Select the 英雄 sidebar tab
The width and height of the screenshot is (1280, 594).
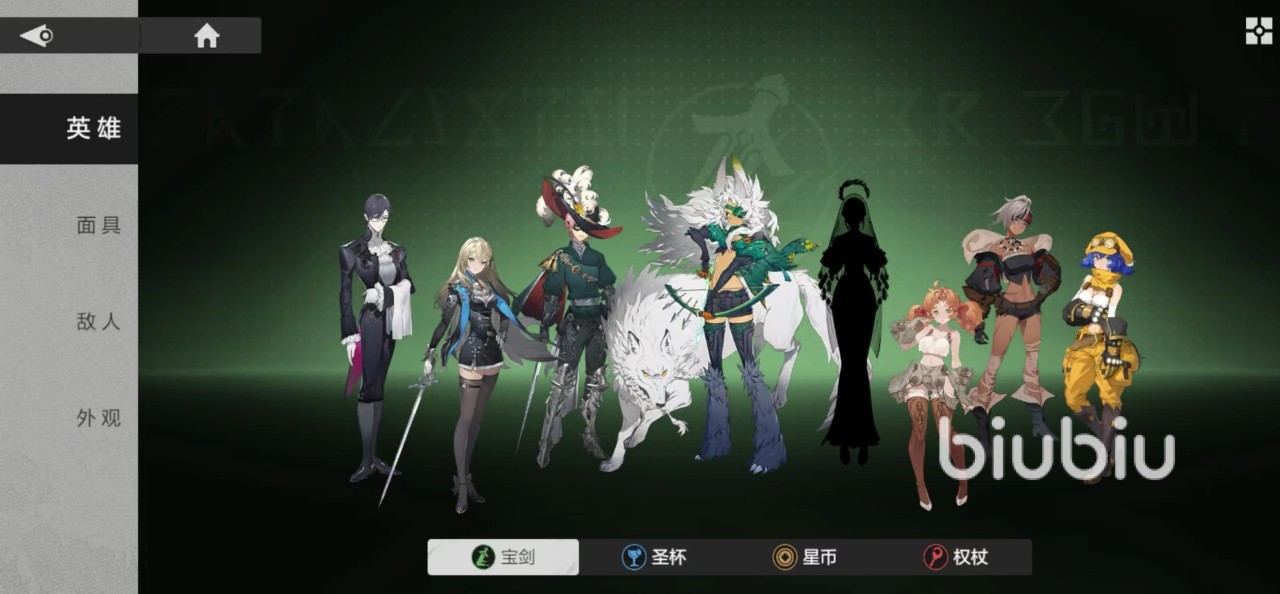click(x=92, y=129)
